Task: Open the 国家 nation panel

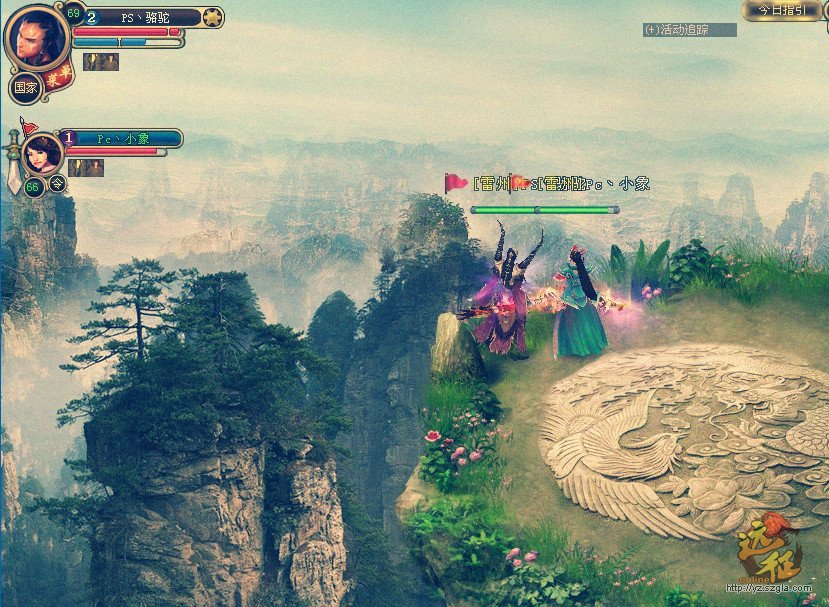Action: [x=24, y=87]
